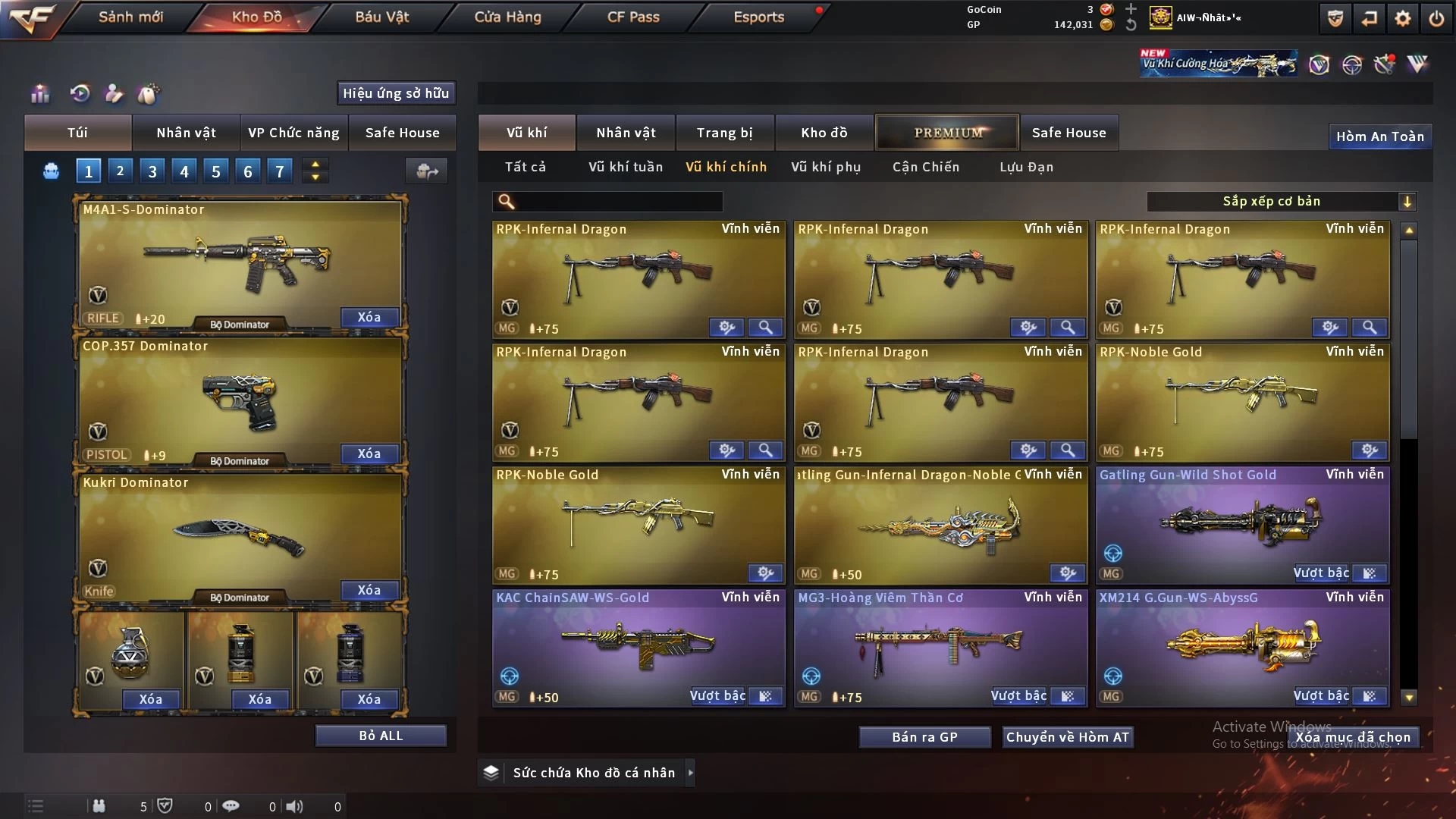Go to the Báu Vật menu

point(381,17)
